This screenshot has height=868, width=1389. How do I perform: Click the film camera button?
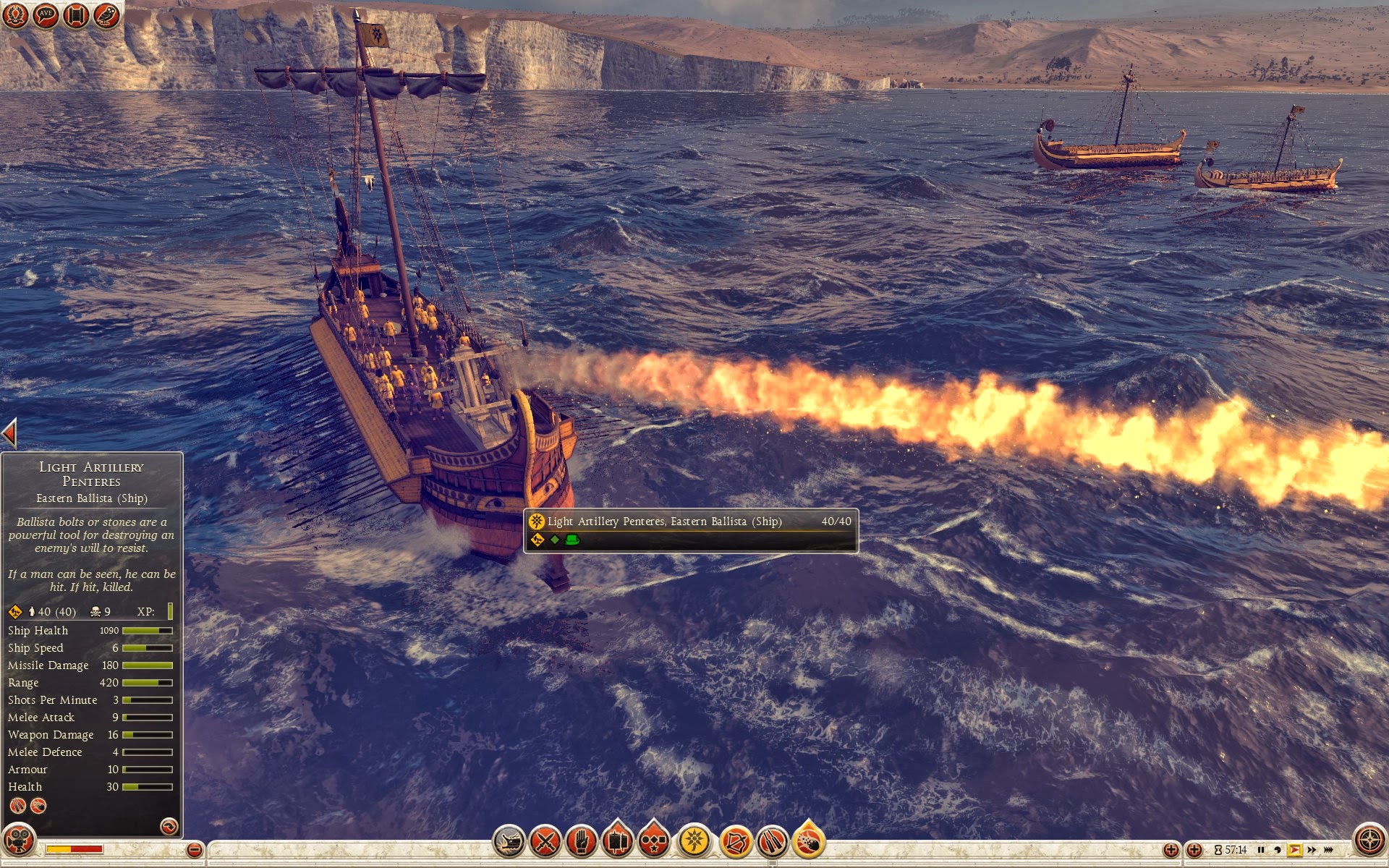(19, 841)
